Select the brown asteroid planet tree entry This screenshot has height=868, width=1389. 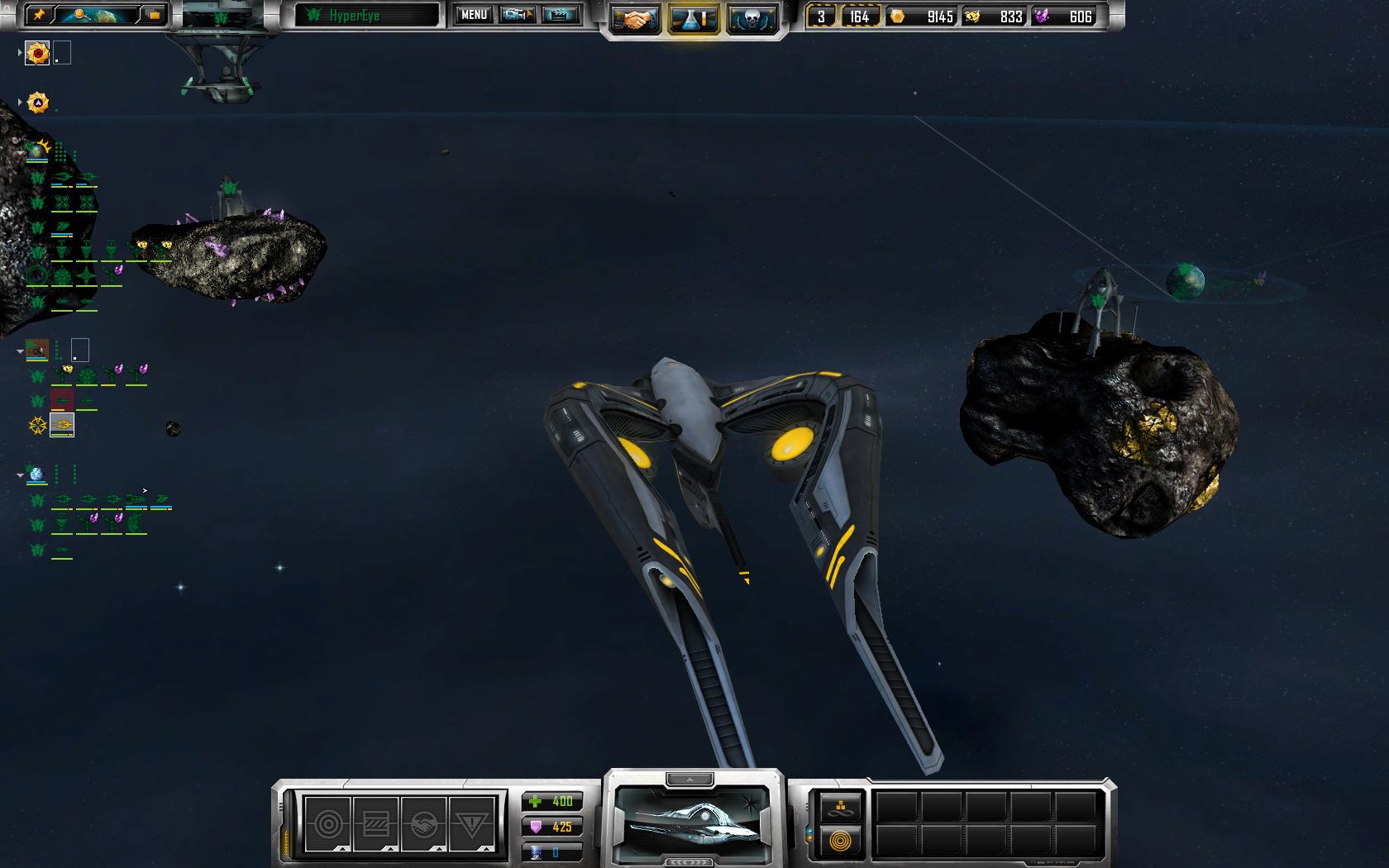(x=36, y=350)
